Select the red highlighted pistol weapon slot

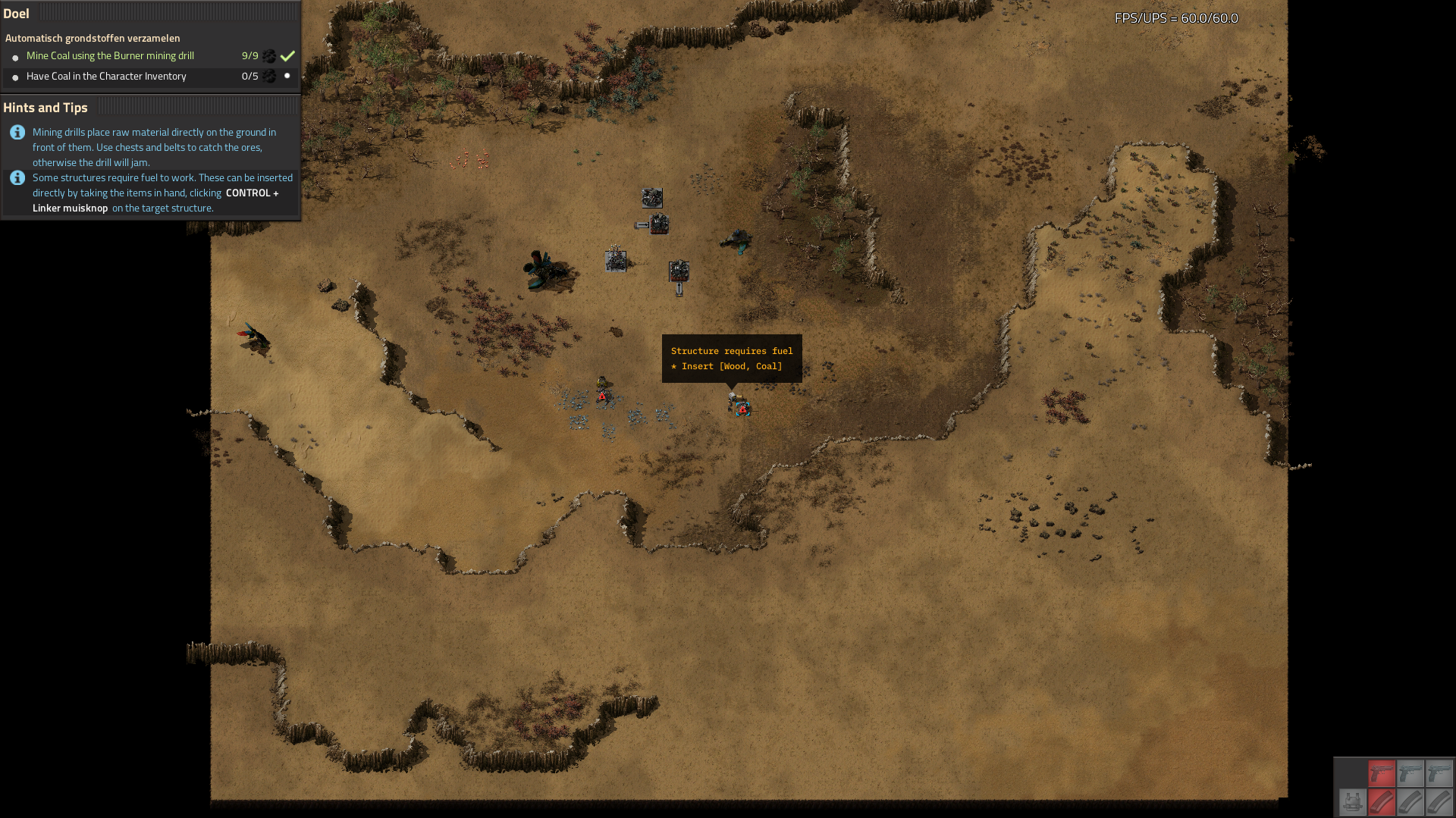pyautogui.click(x=1381, y=773)
